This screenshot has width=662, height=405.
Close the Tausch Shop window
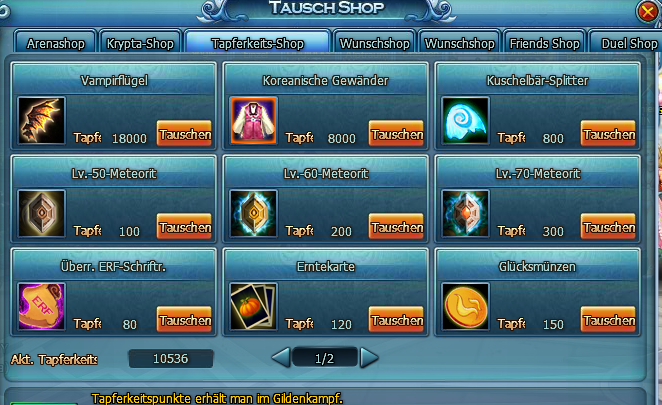click(648, 13)
